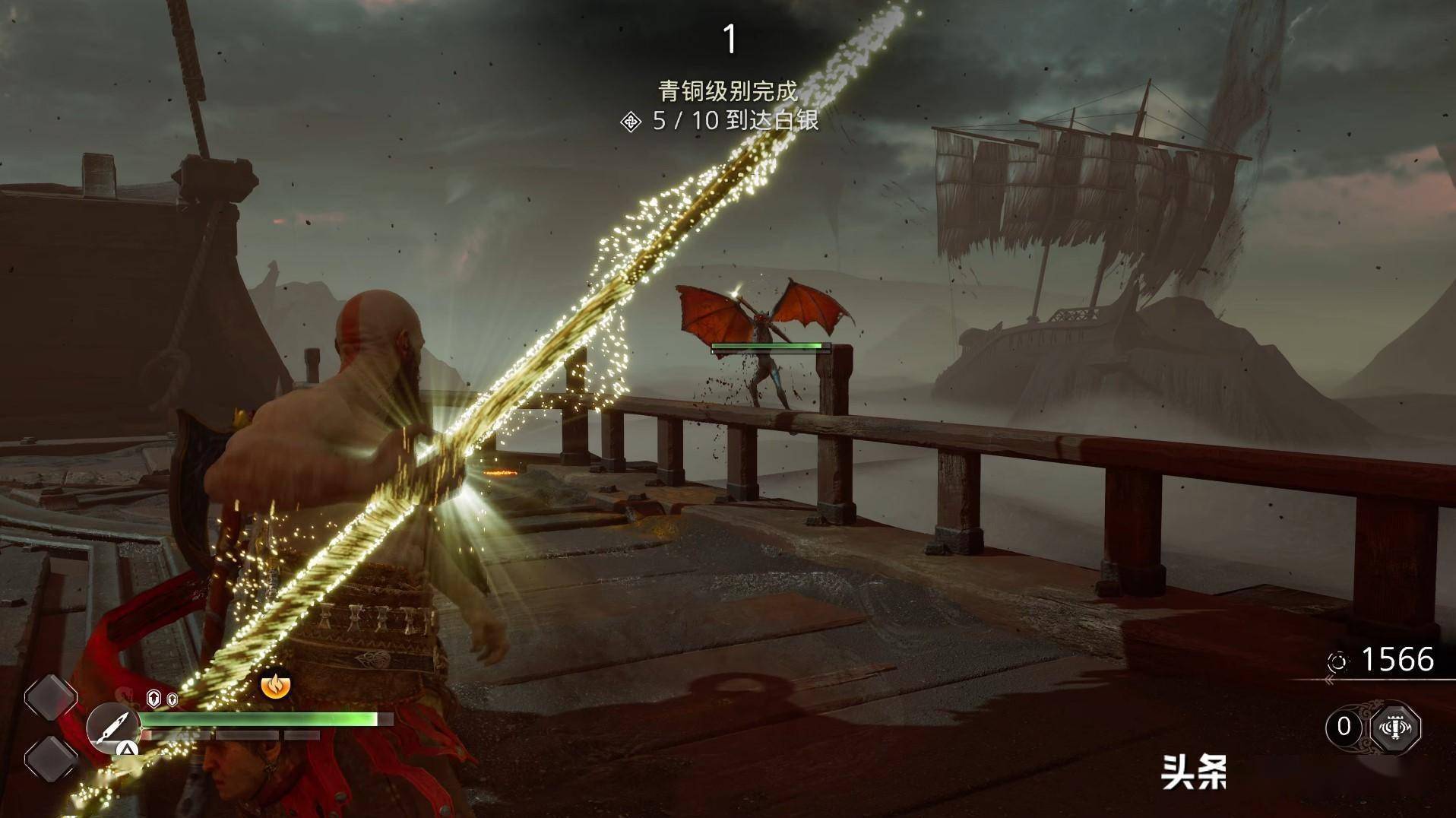Click the orange flame buff icon
Image resolution: width=1456 pixels, height=818 pixels.
275,685
